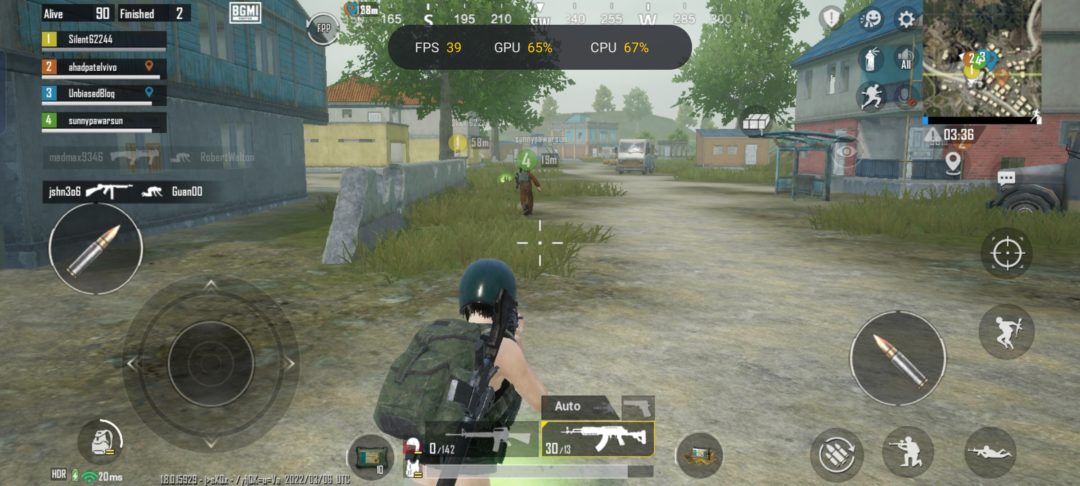Screen dimensions: 1080x486
Task: Tap the spray paint can icon
Action: click(x=871, y=58)
